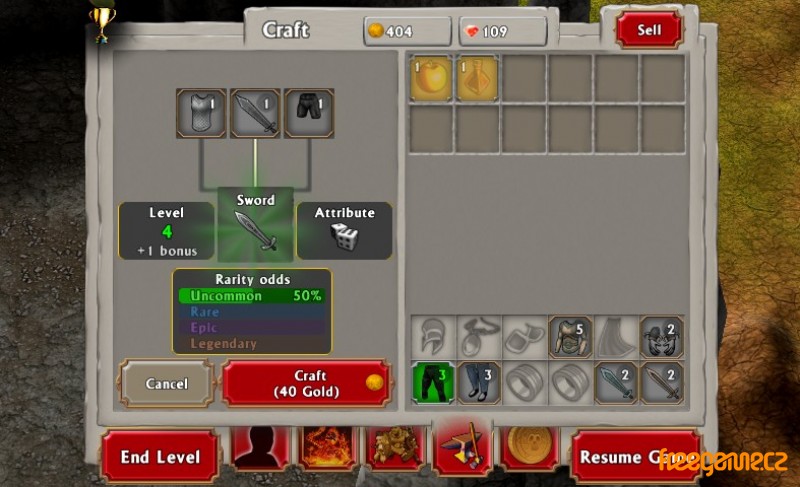Cancel the crafting selection
The width and height of the screenshot is (800, 487).
click(x=167, y=383)
